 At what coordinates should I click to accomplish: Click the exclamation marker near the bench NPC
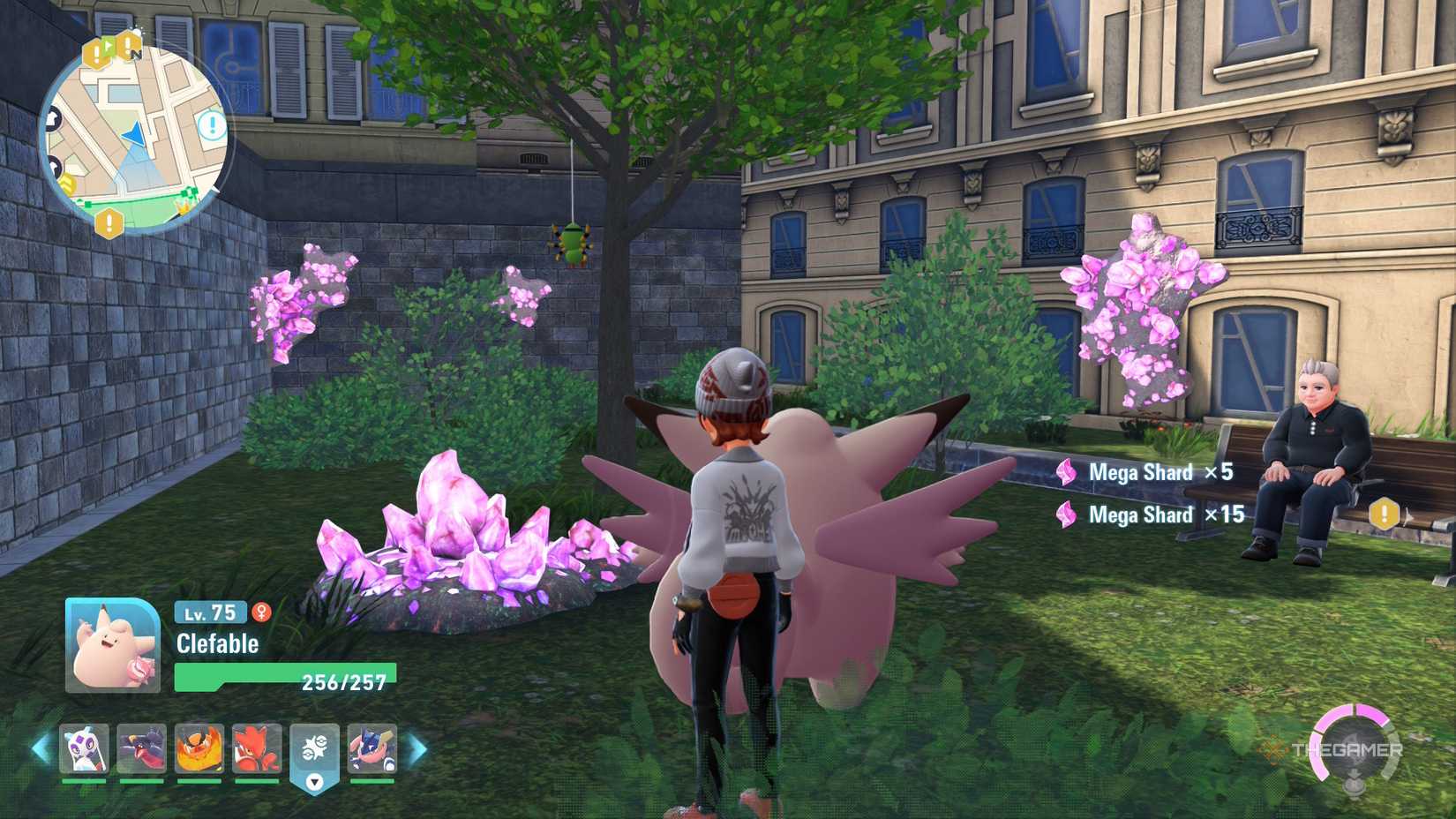1384,511
